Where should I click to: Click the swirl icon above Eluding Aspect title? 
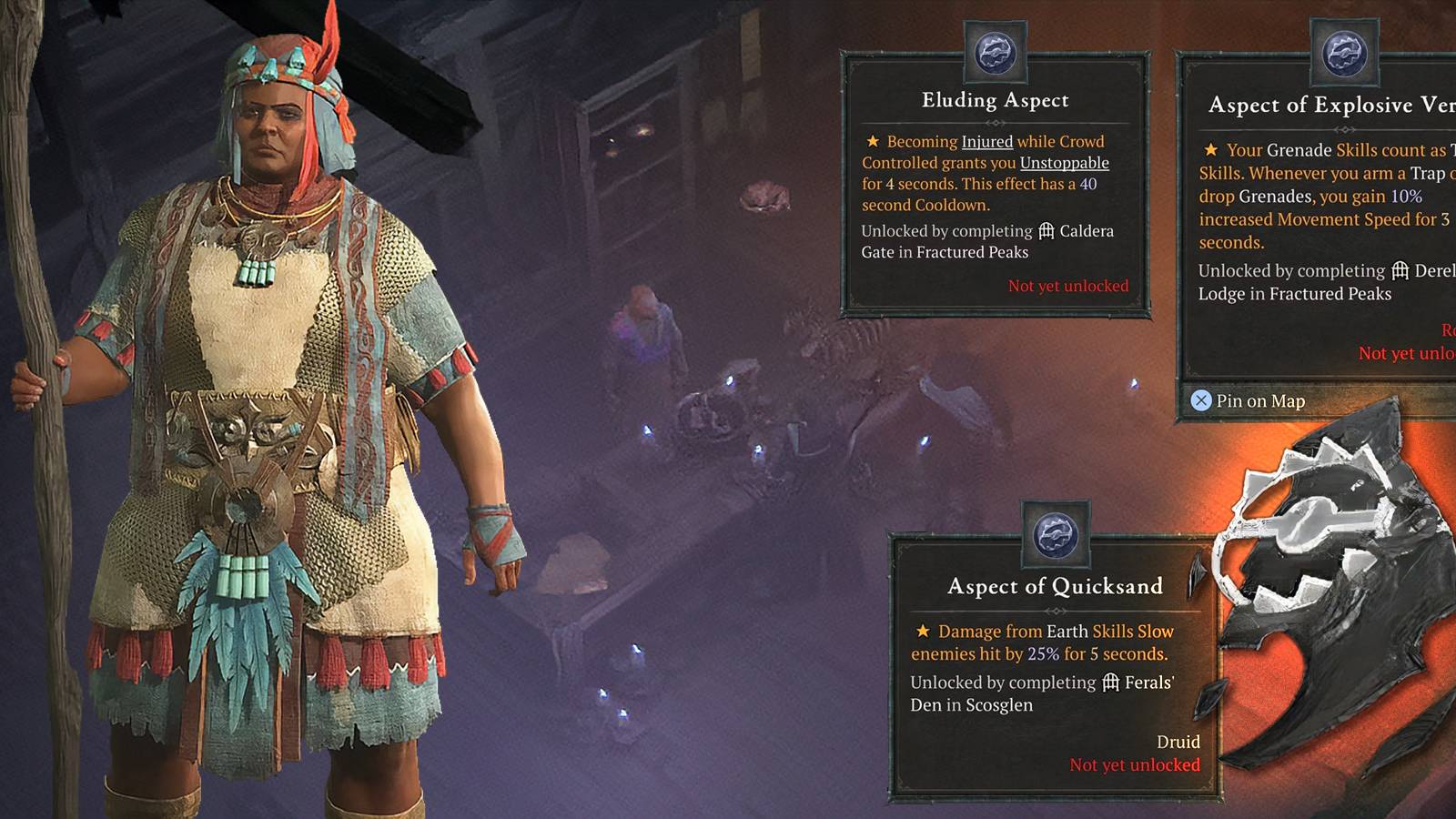(x=996, y=52)
